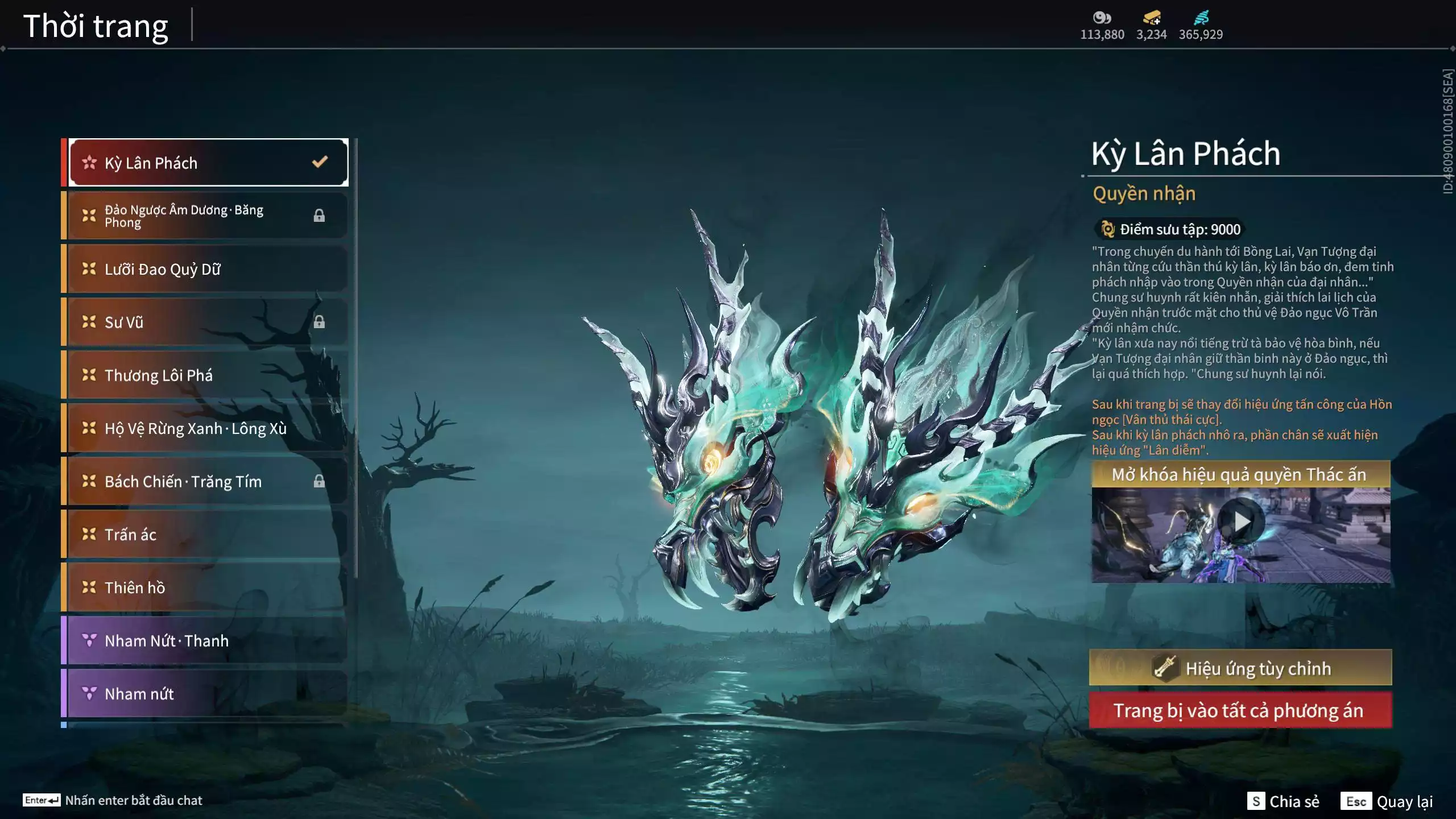Play the Thác ấn effect preview video
1456x819 pixels.
tap(1241, 522)
